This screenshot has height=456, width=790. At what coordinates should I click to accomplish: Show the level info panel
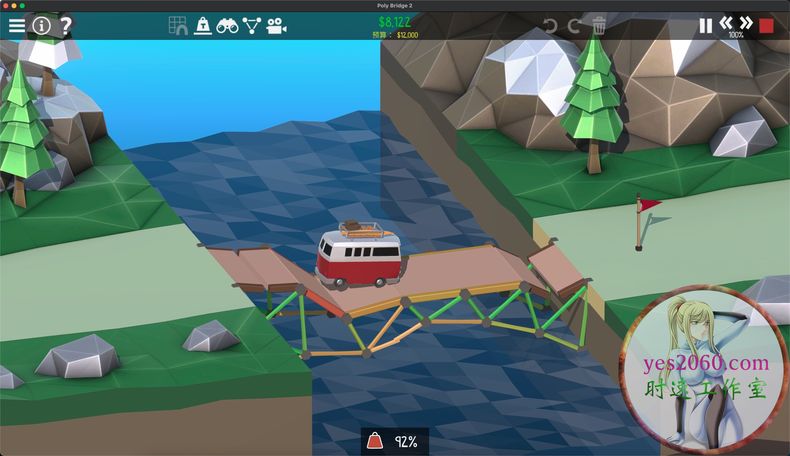point(42,25)
